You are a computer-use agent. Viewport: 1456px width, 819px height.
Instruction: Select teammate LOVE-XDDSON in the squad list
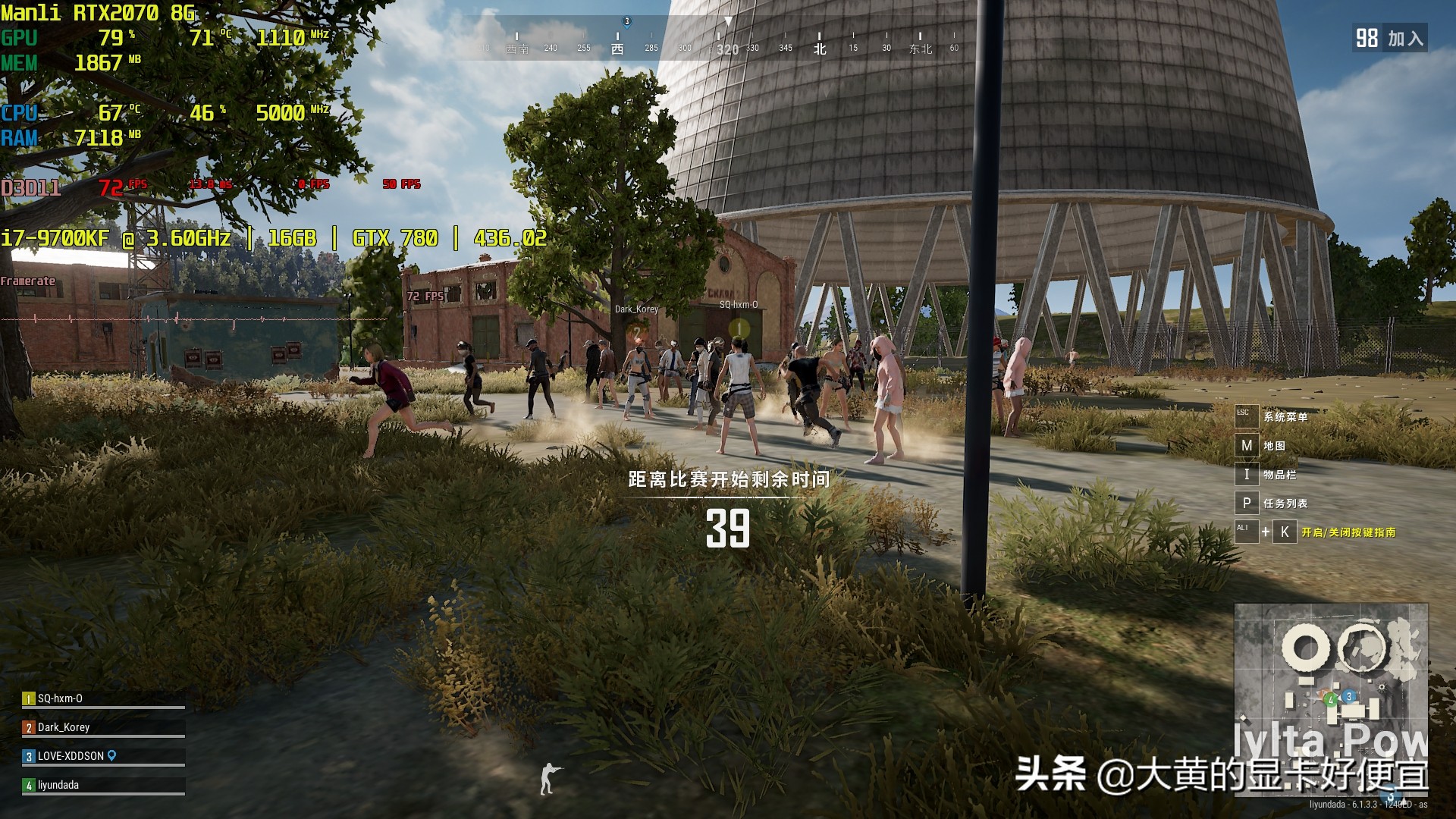pos(71,756)
